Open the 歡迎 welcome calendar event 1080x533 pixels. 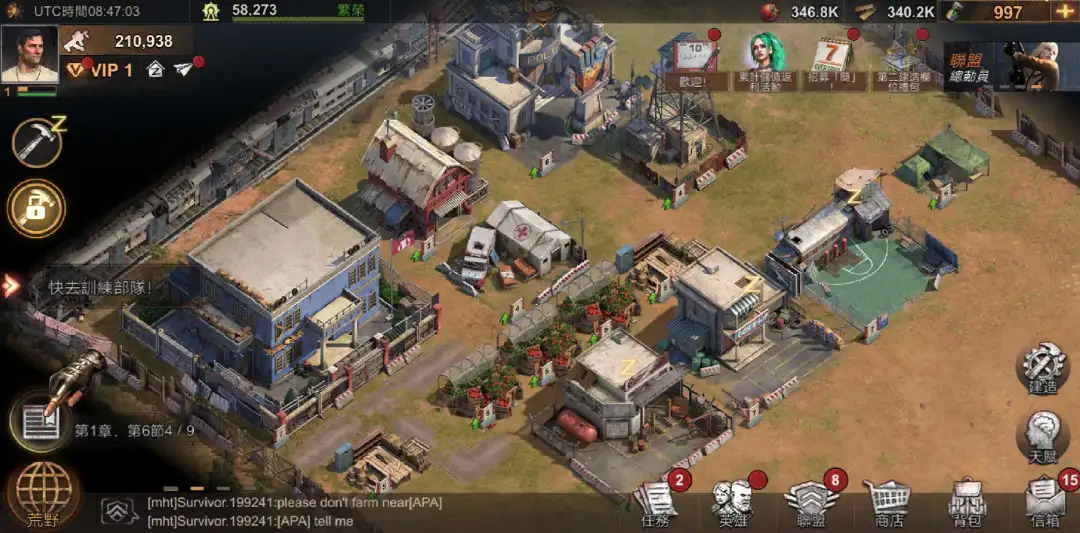[x=691, y=62]
